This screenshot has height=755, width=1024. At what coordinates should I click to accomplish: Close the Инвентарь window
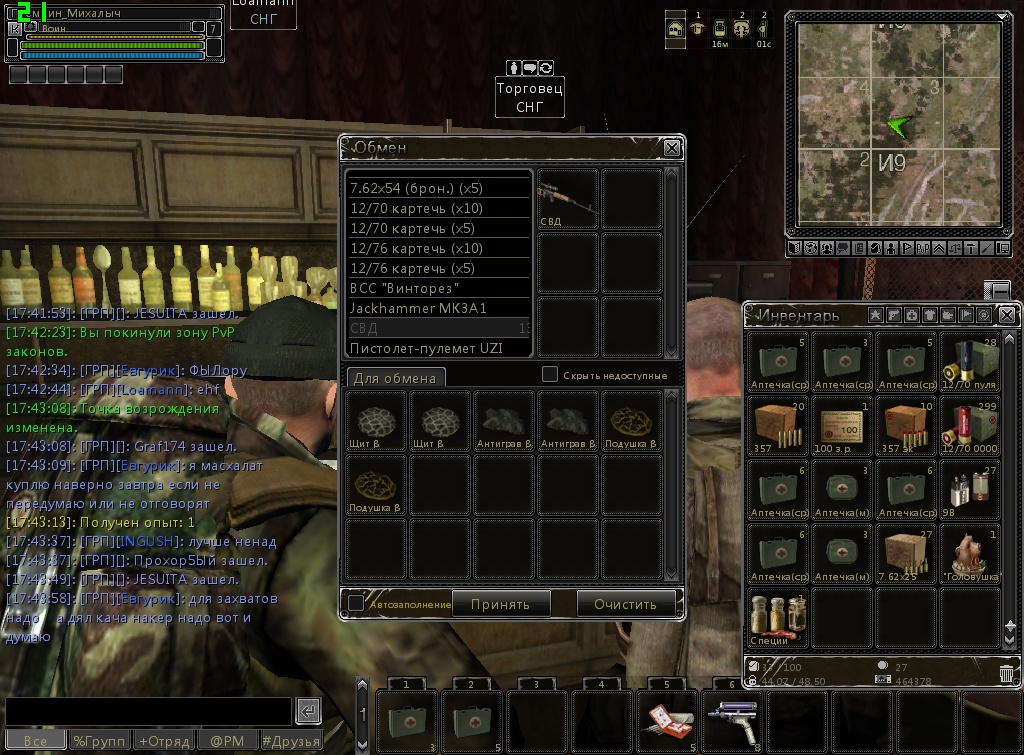pos(1007,315)
